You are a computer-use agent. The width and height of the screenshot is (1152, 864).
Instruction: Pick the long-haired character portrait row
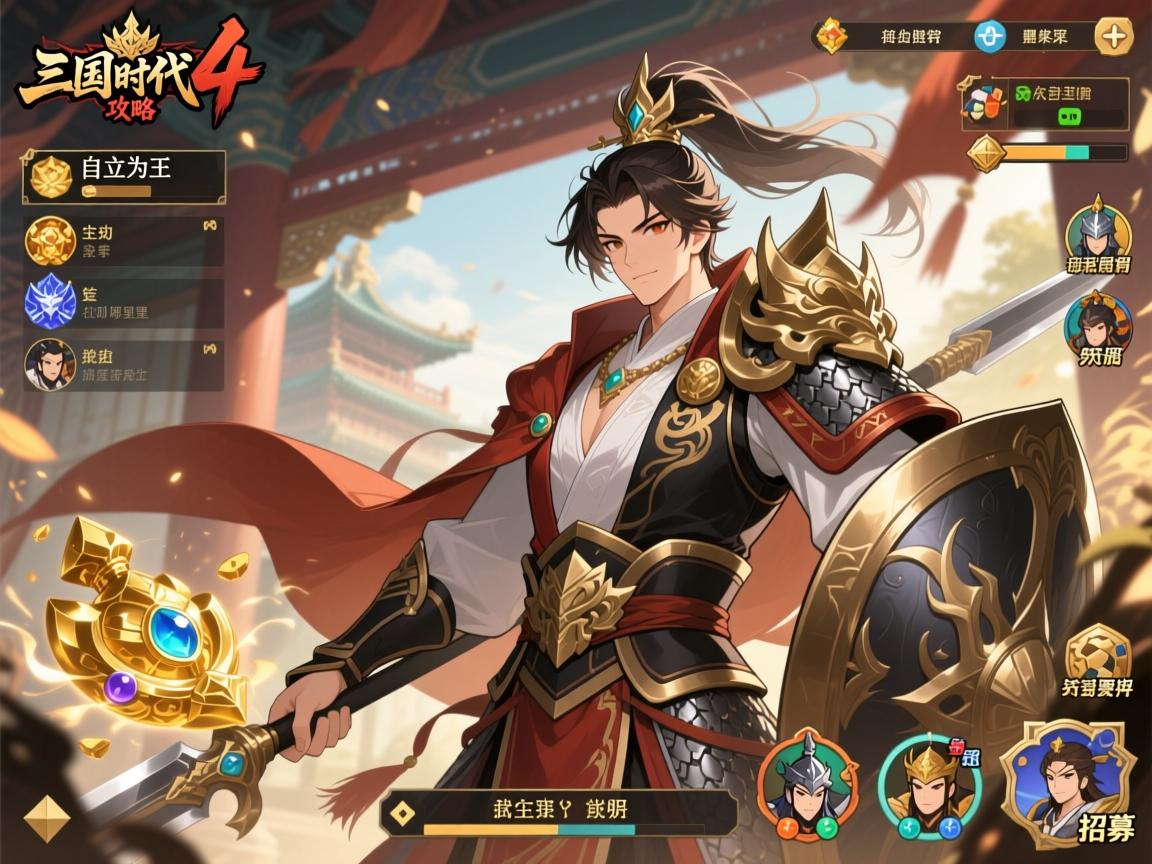[123, 365]
